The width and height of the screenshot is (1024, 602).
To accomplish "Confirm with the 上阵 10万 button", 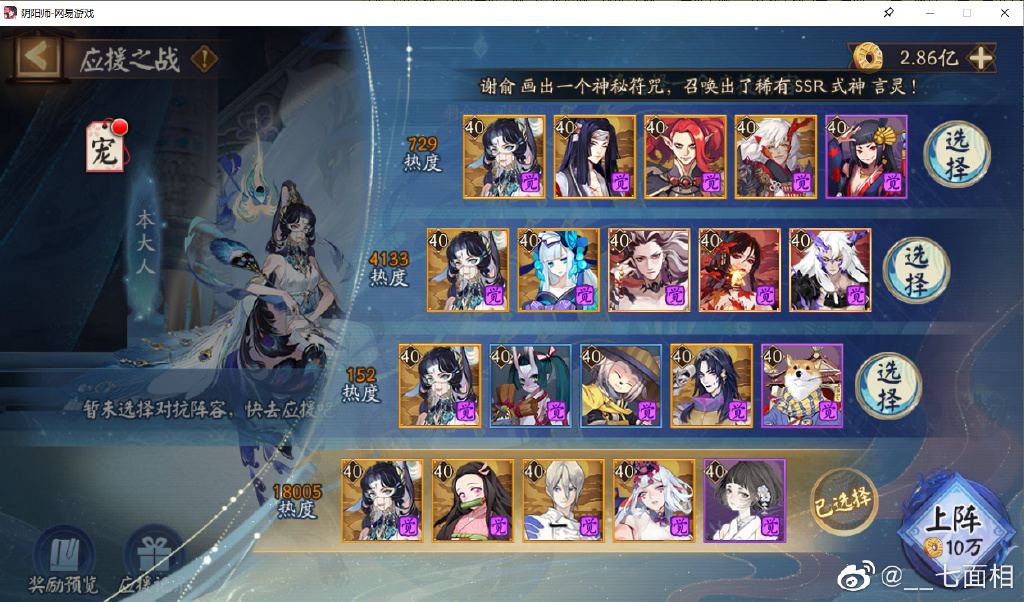I will coord(949,528).
